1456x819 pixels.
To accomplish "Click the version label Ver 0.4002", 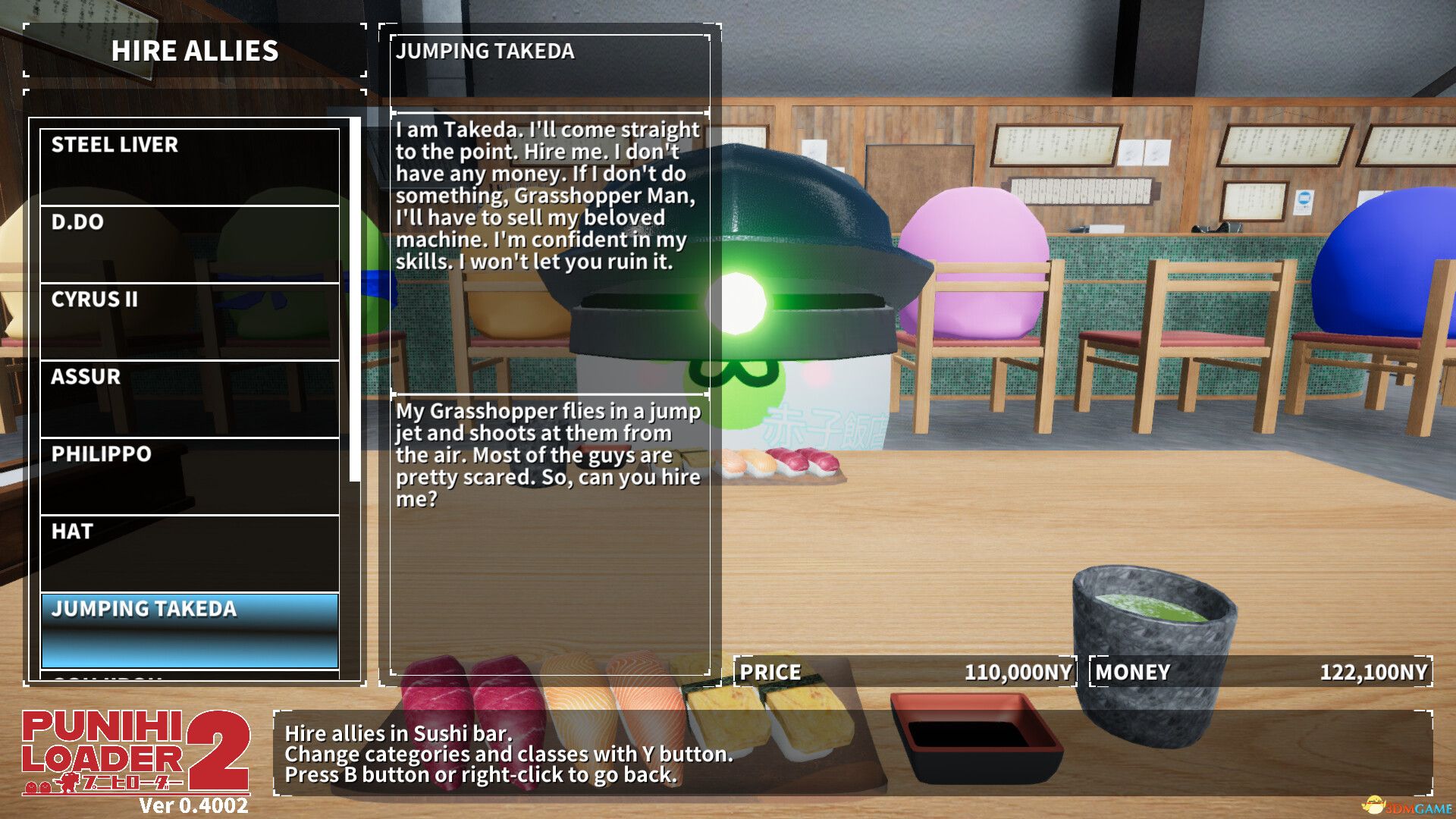I will [x=193, y=805].
